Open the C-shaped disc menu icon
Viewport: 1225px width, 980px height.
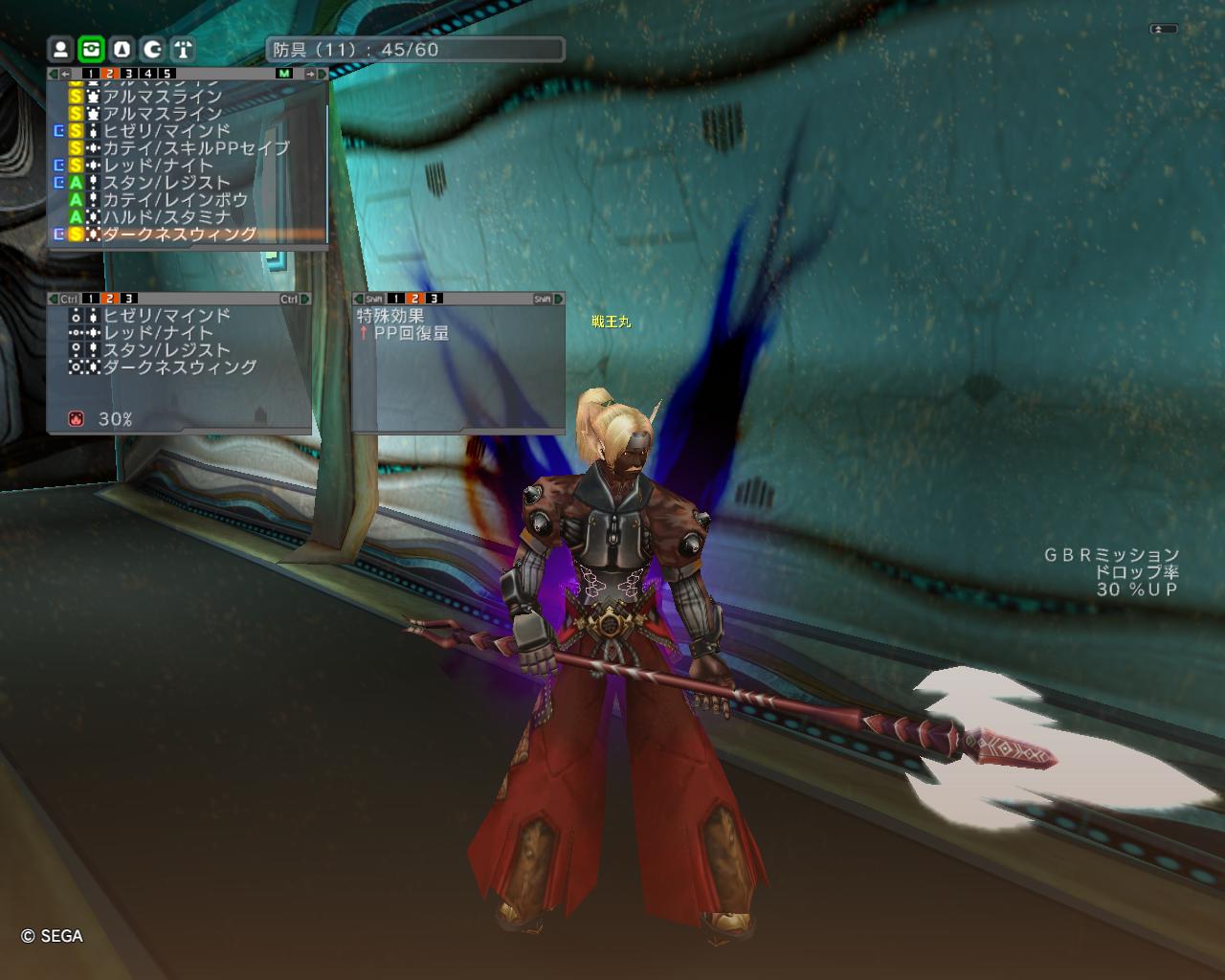(x=152, y=49)
